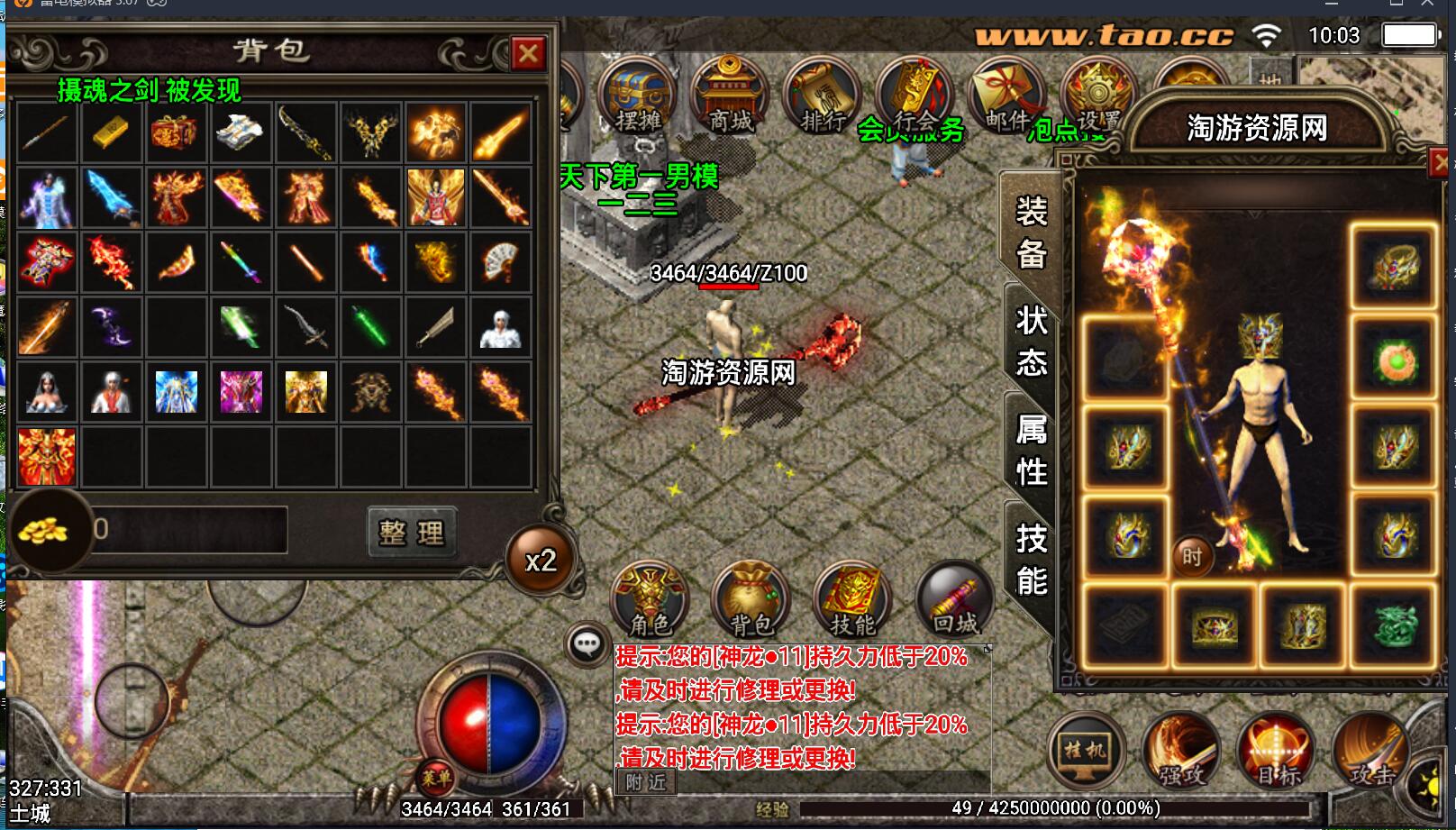Check the 排行 rankings icon
This screenshot has width=1456, height=830.
(x=820, y=95)
